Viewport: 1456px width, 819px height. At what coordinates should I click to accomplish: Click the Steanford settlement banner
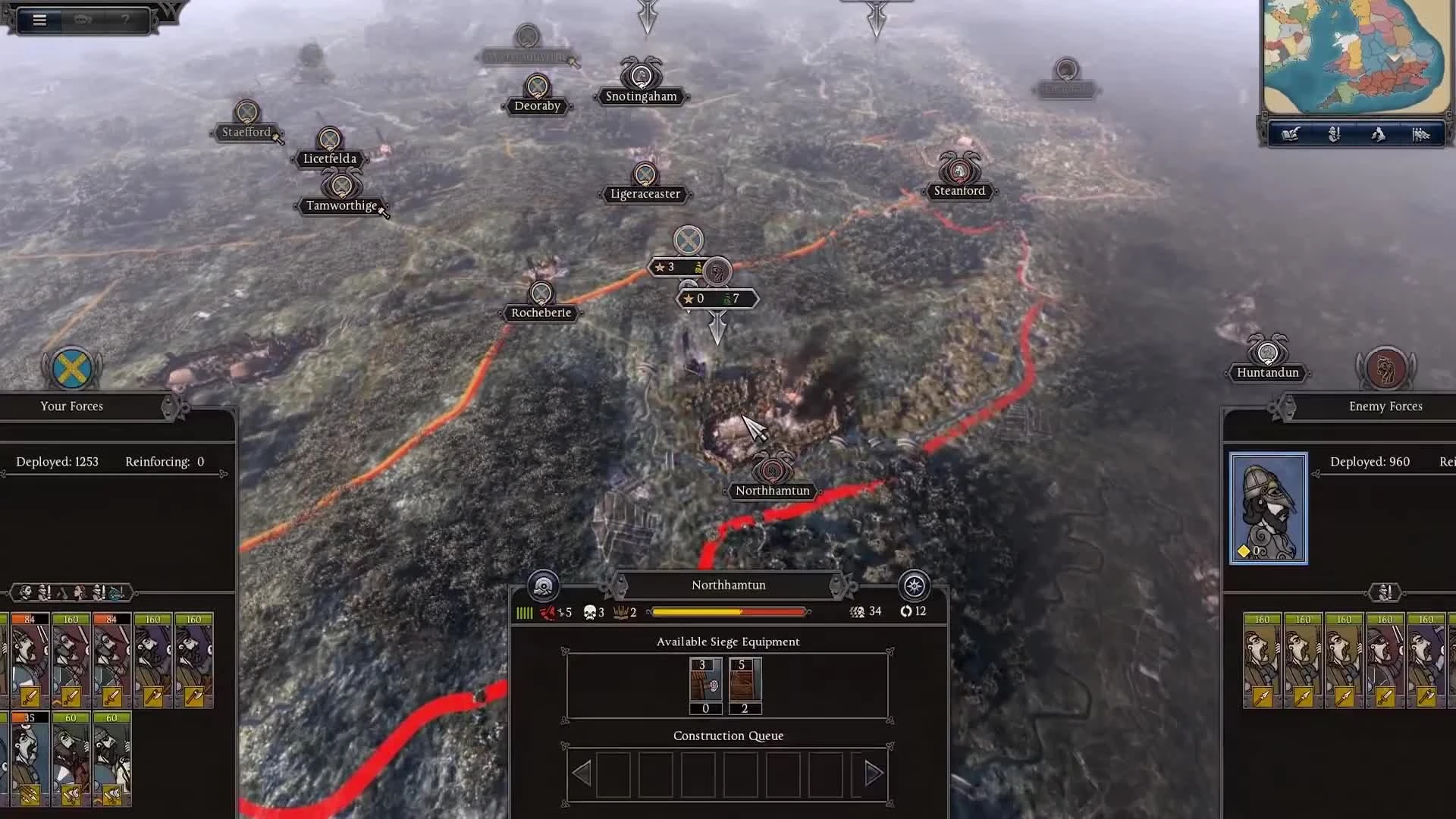click(959, 190)
